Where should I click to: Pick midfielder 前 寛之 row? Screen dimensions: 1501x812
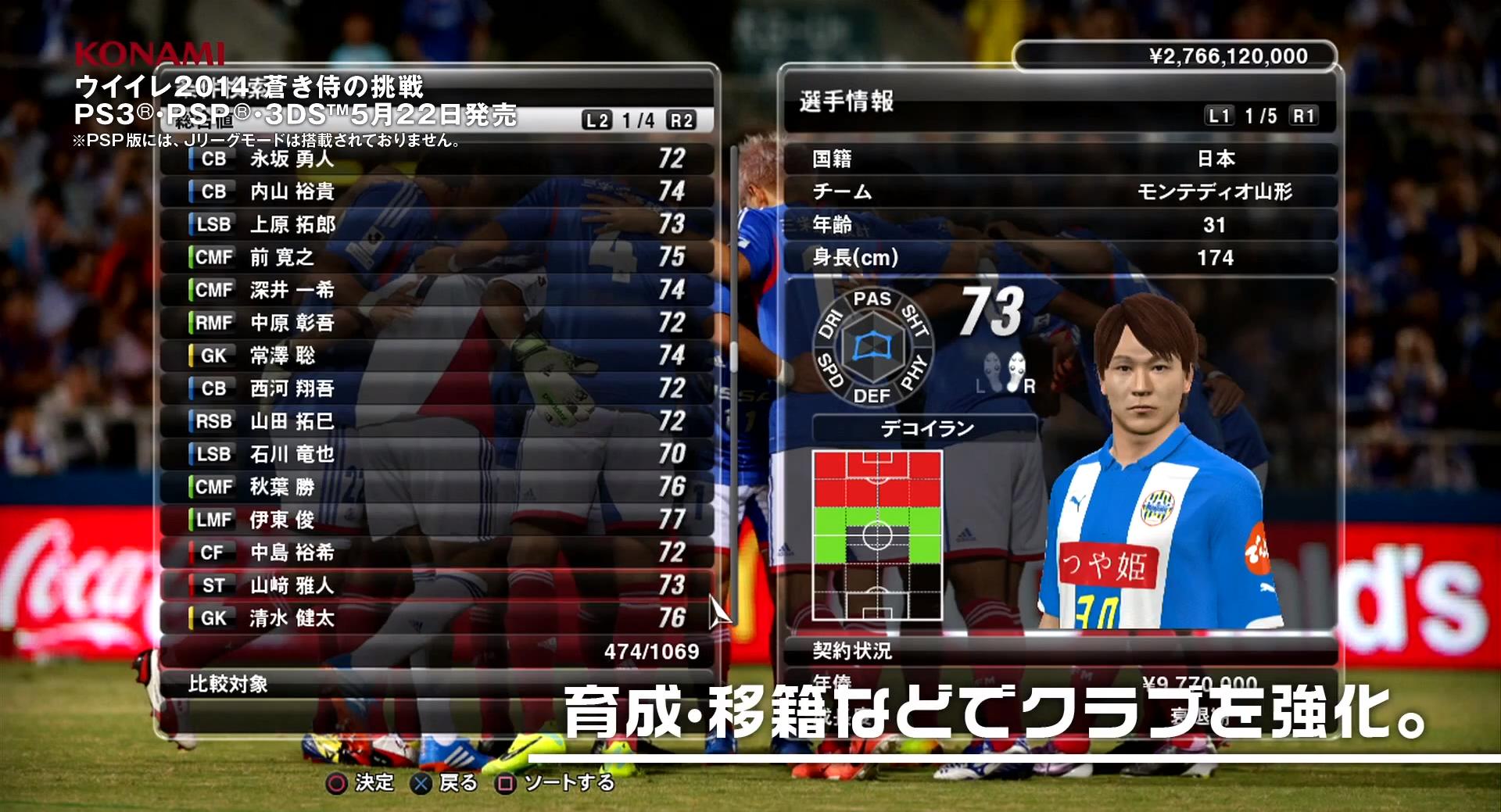tap(438, 258)
